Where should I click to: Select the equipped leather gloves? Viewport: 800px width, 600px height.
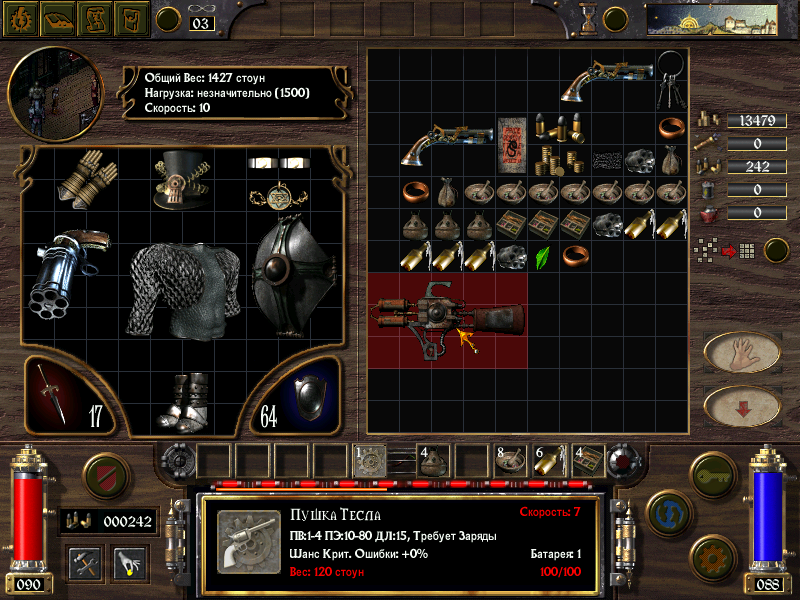point(84,179)
